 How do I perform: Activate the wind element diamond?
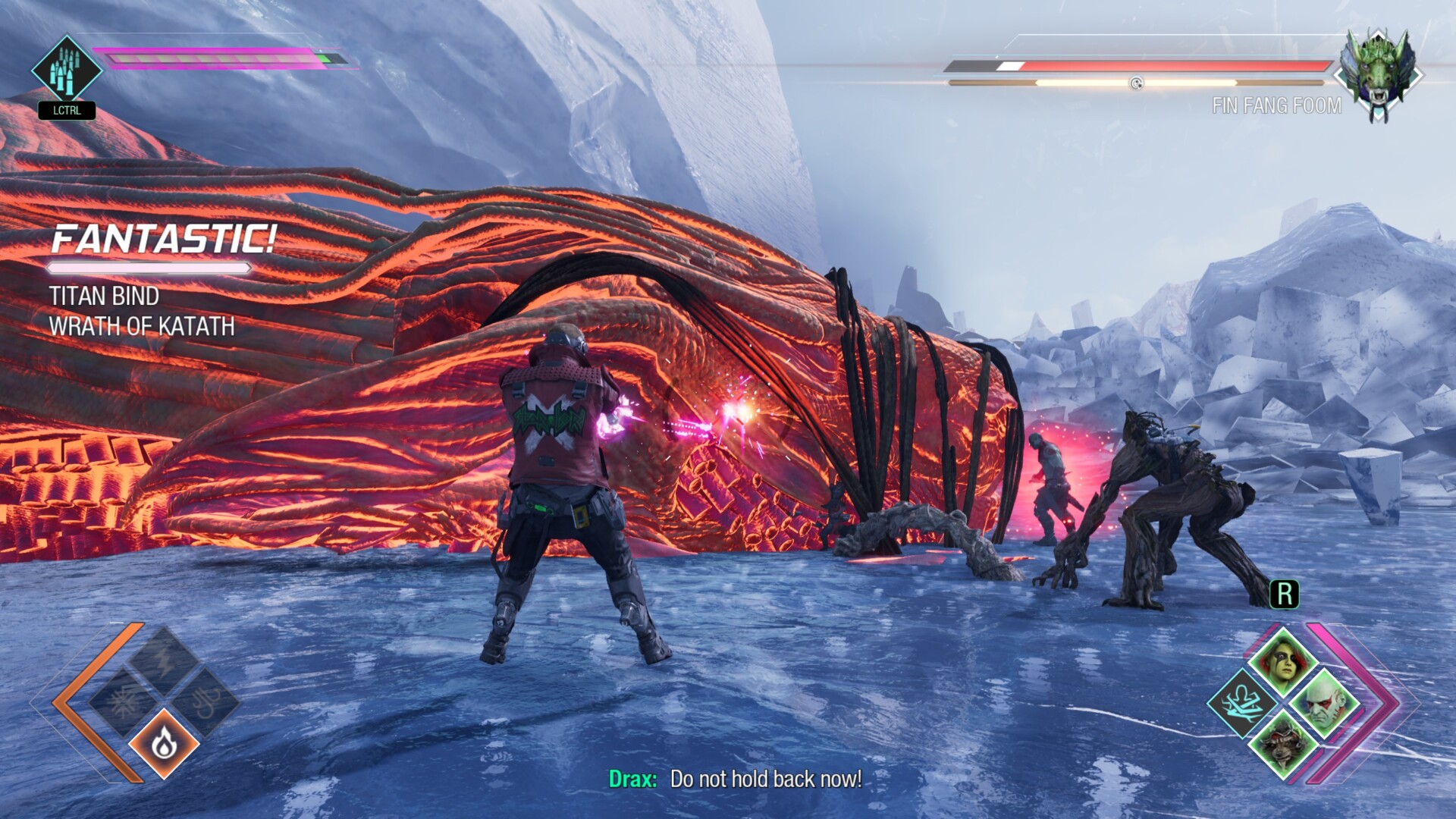coord(206,704)
